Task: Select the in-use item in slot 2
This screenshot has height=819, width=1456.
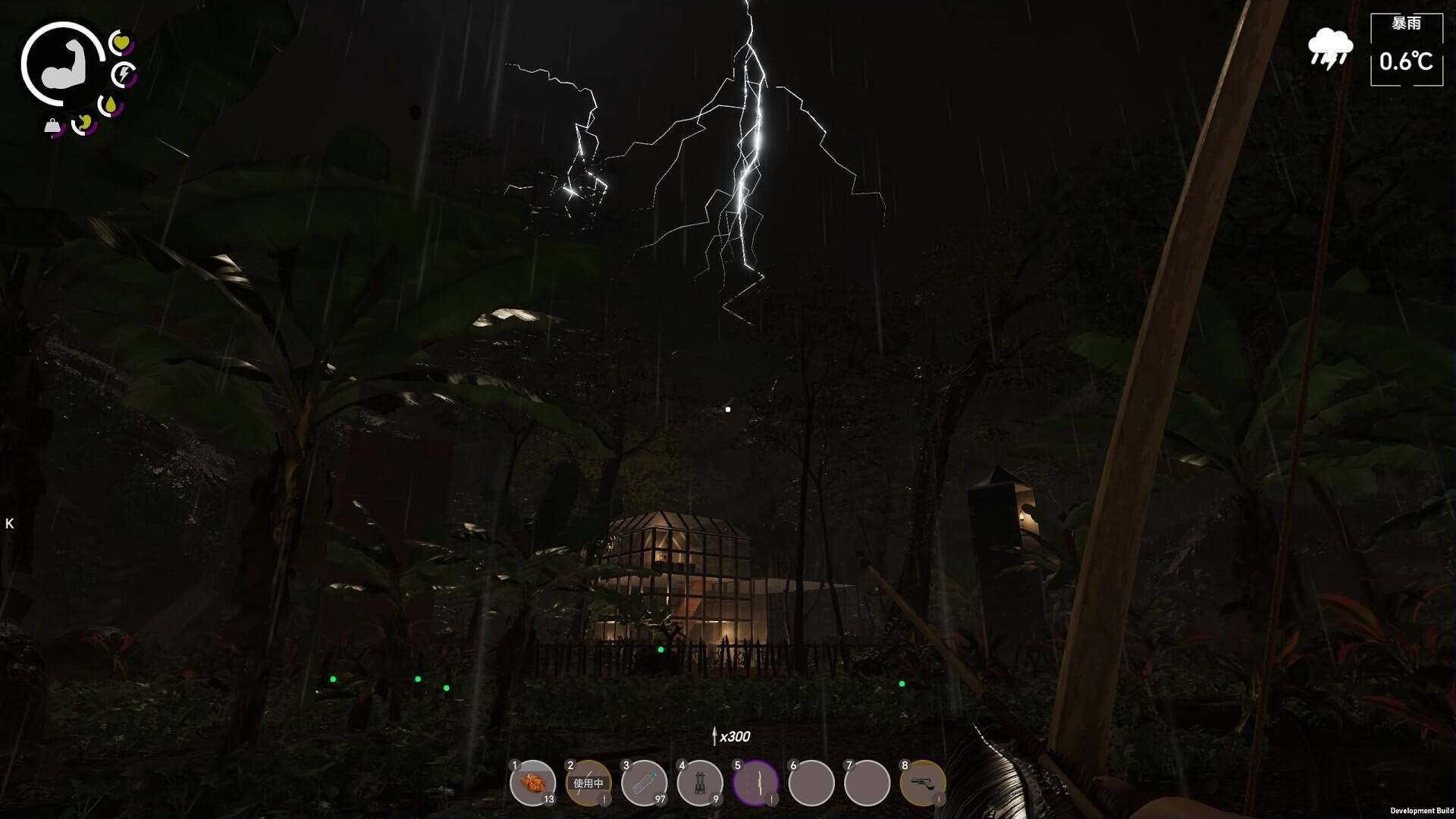Action: (x=588, y=783)
